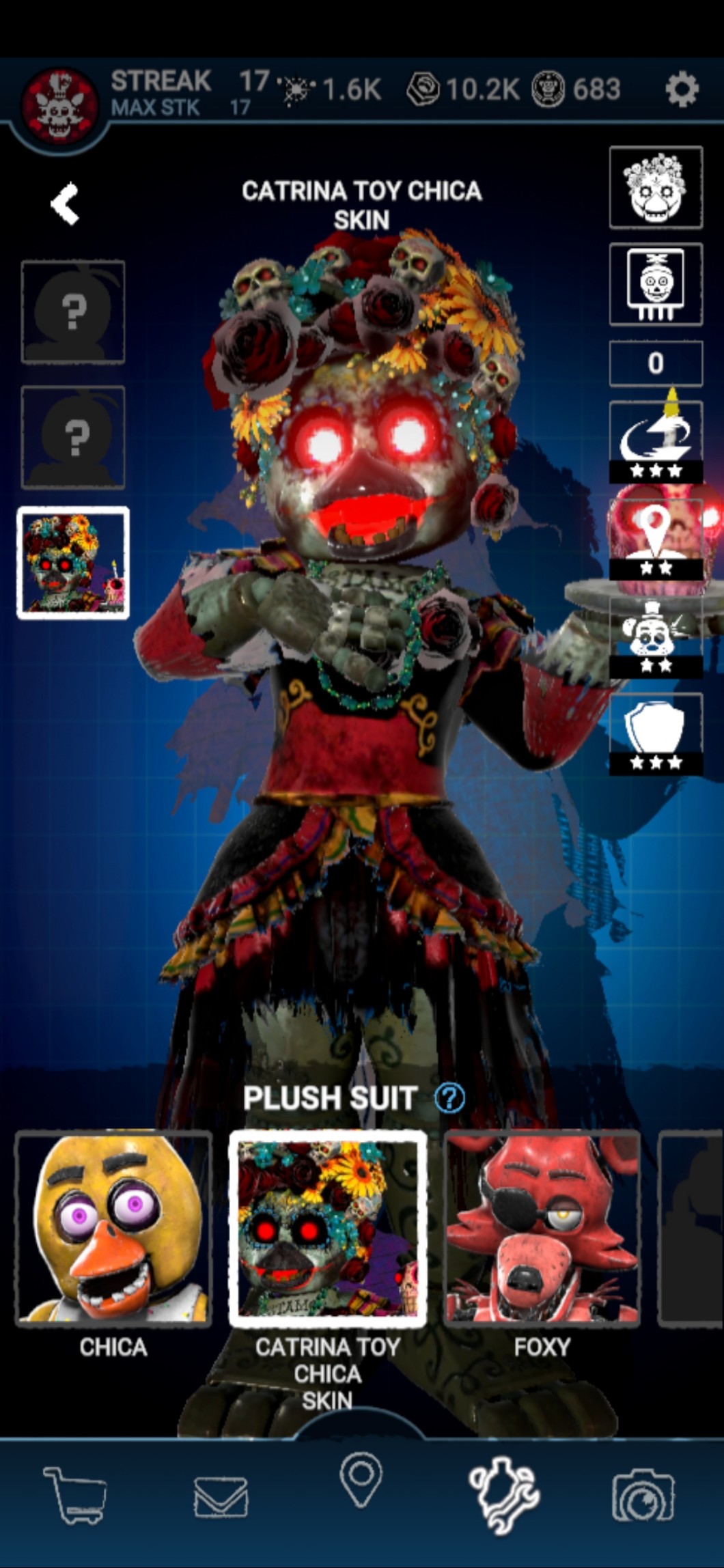Tap the player profile avatar
Viewport: 724px width, 1568px height.
click(60, 105)
